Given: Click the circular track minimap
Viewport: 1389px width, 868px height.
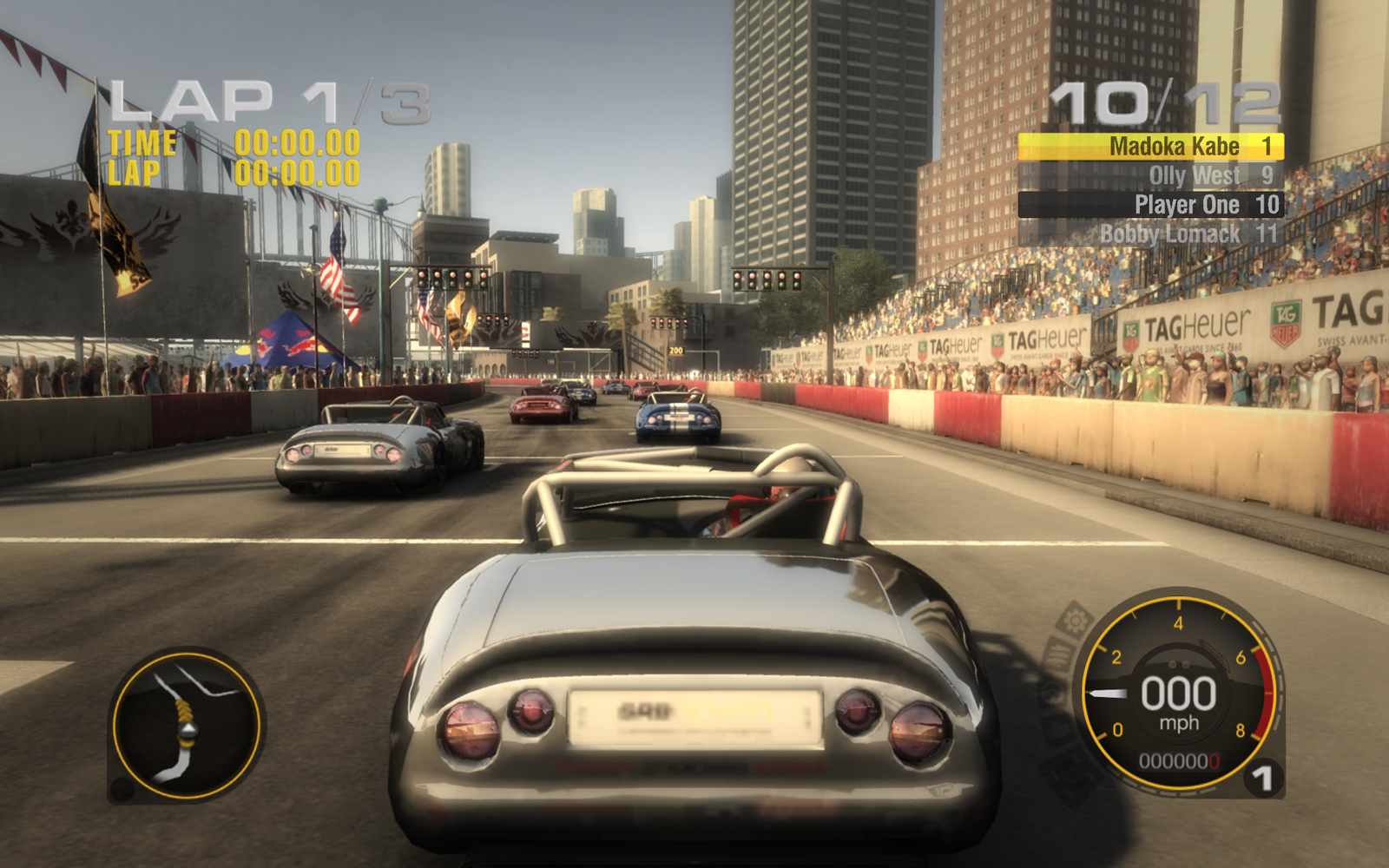Looking at the screenshot, I should [x=187, y=725].
